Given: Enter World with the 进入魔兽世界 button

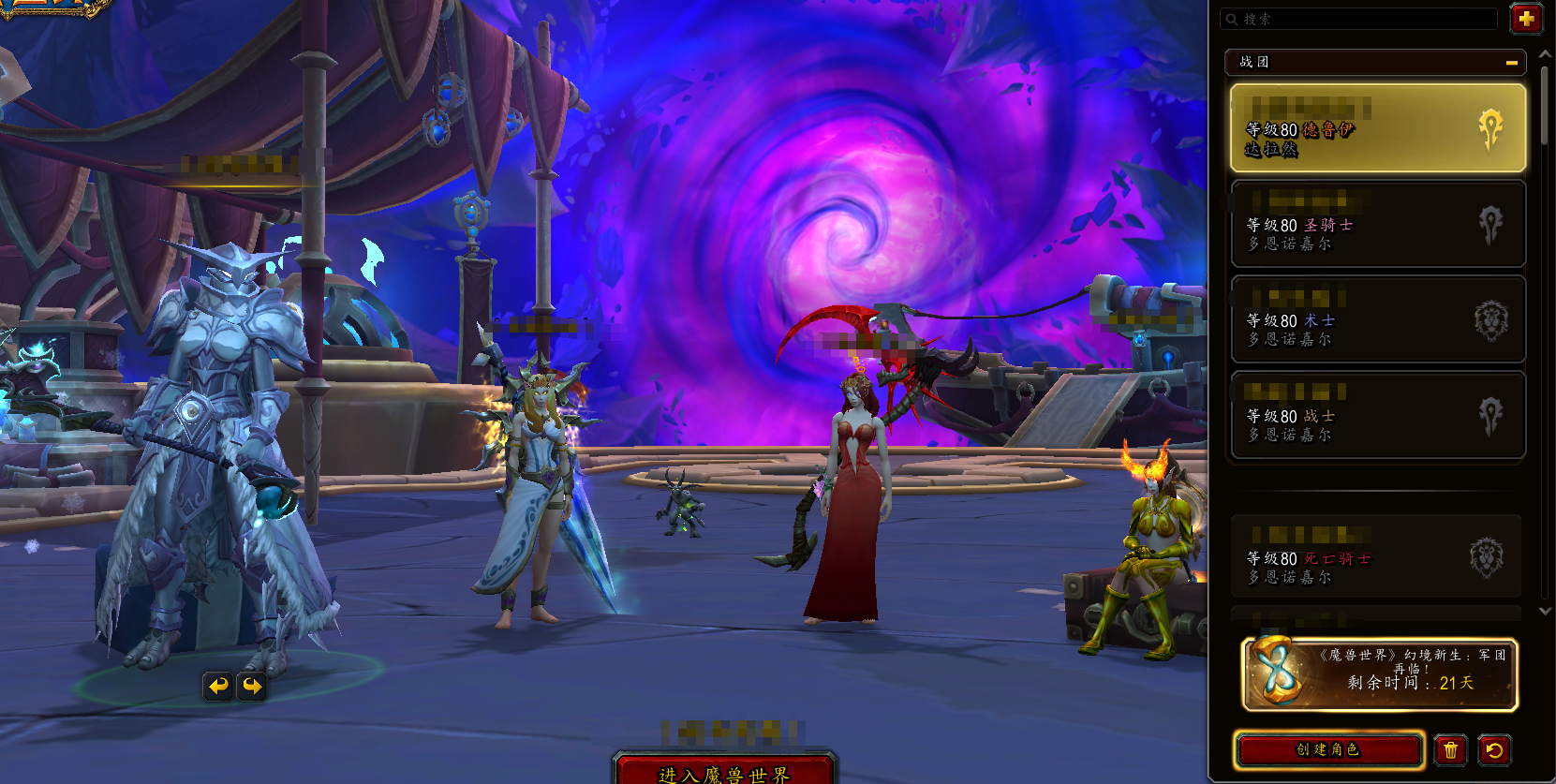Looking at the screenshot, I should (724, 771).
